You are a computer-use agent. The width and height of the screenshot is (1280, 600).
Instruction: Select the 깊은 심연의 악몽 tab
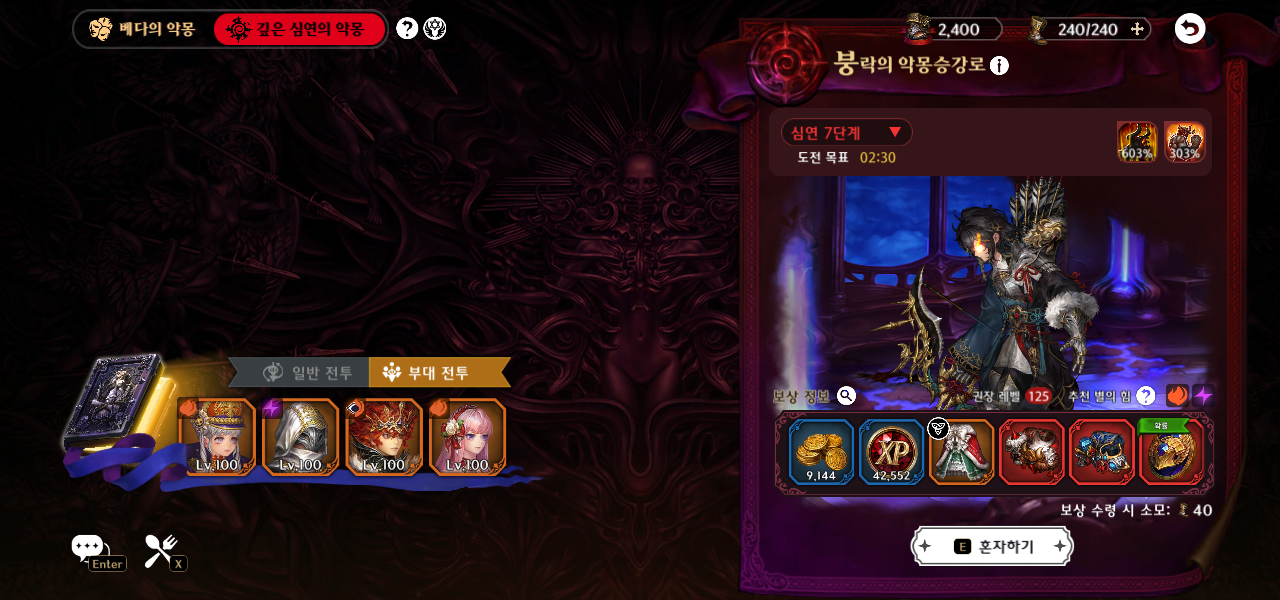(x=298, y=29)
